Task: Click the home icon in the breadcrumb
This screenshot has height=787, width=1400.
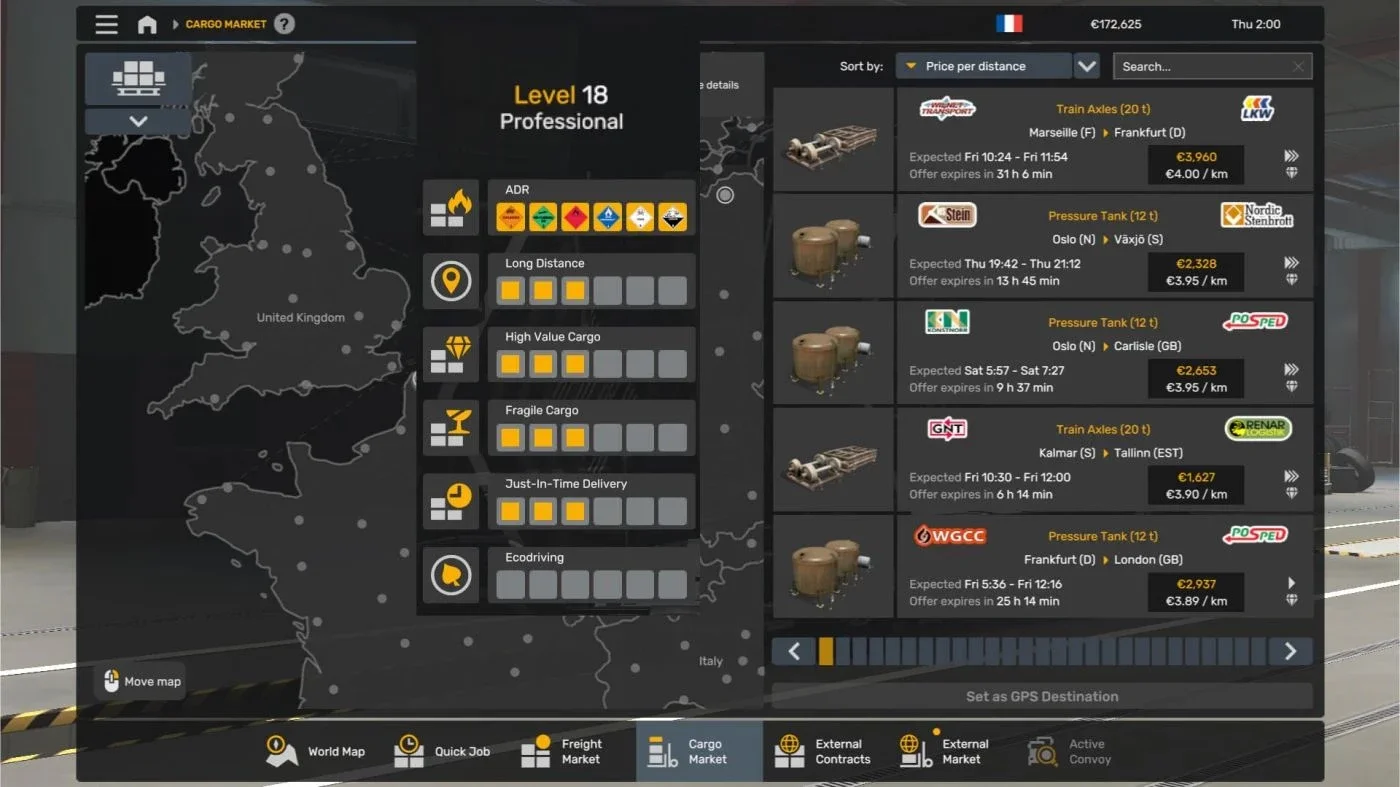Action: [x=147, y=24]
